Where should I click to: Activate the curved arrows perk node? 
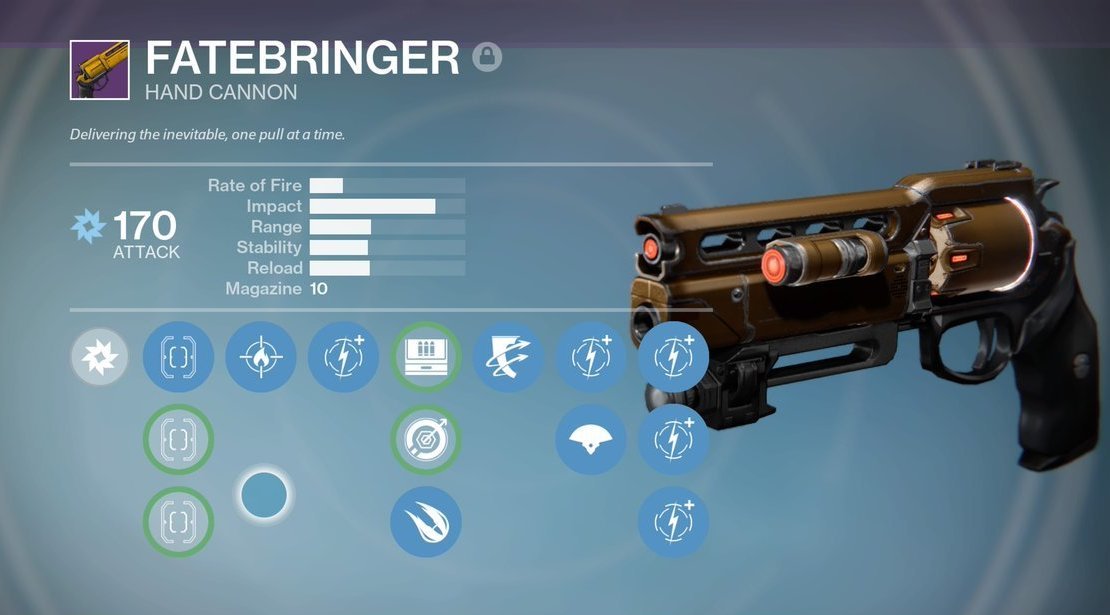(x=507, y=357)
